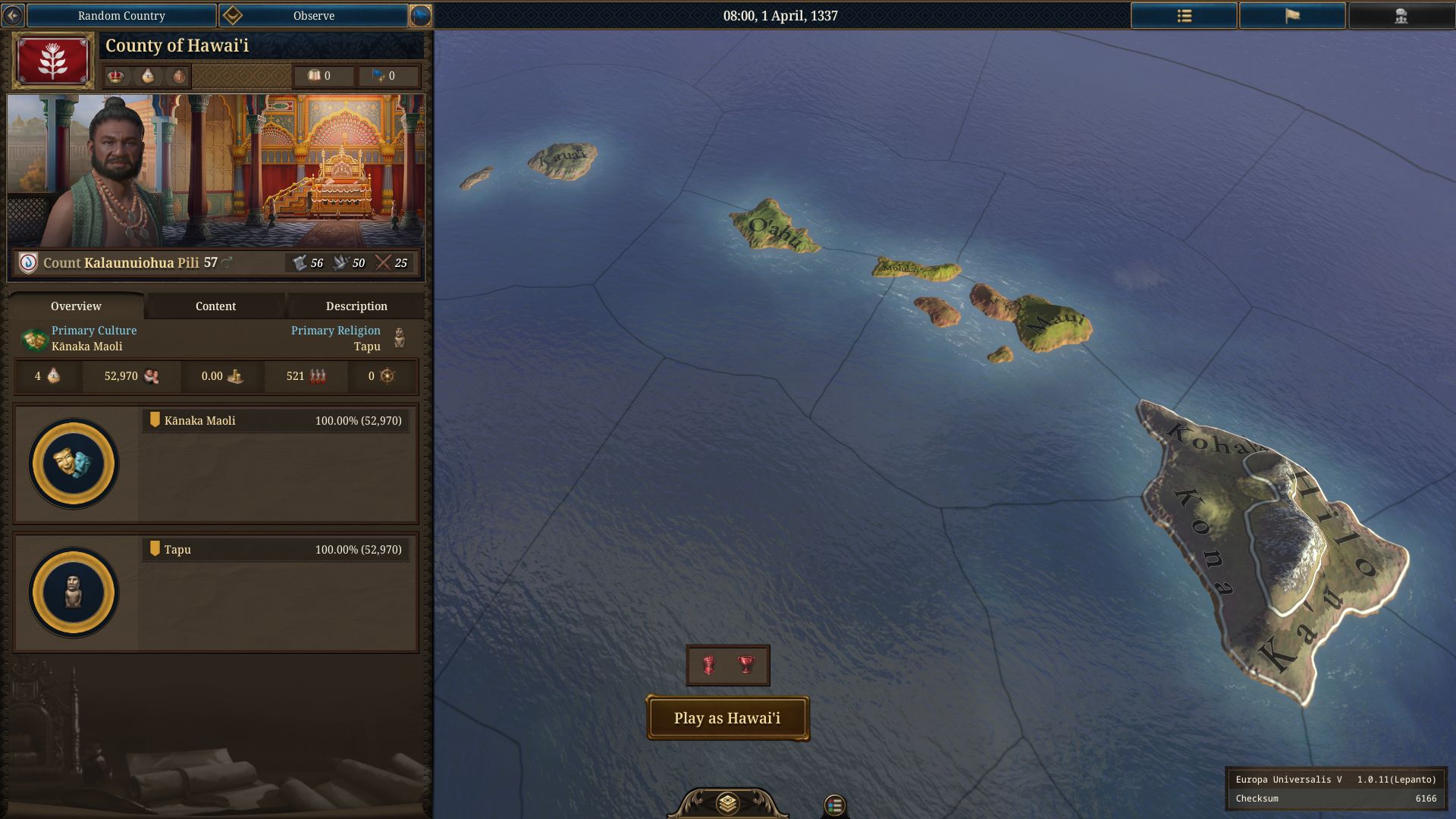The width and height of the screenshot is (1456, 819).
Task: Click the blue flag icon beside Observe
Action: coord(420,15)
